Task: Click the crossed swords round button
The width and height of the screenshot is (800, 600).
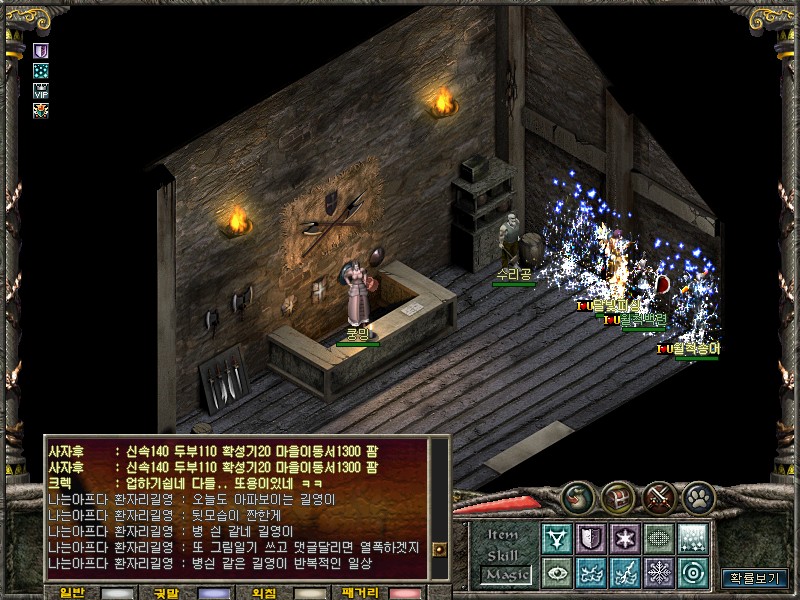Action: click(660, 497)
